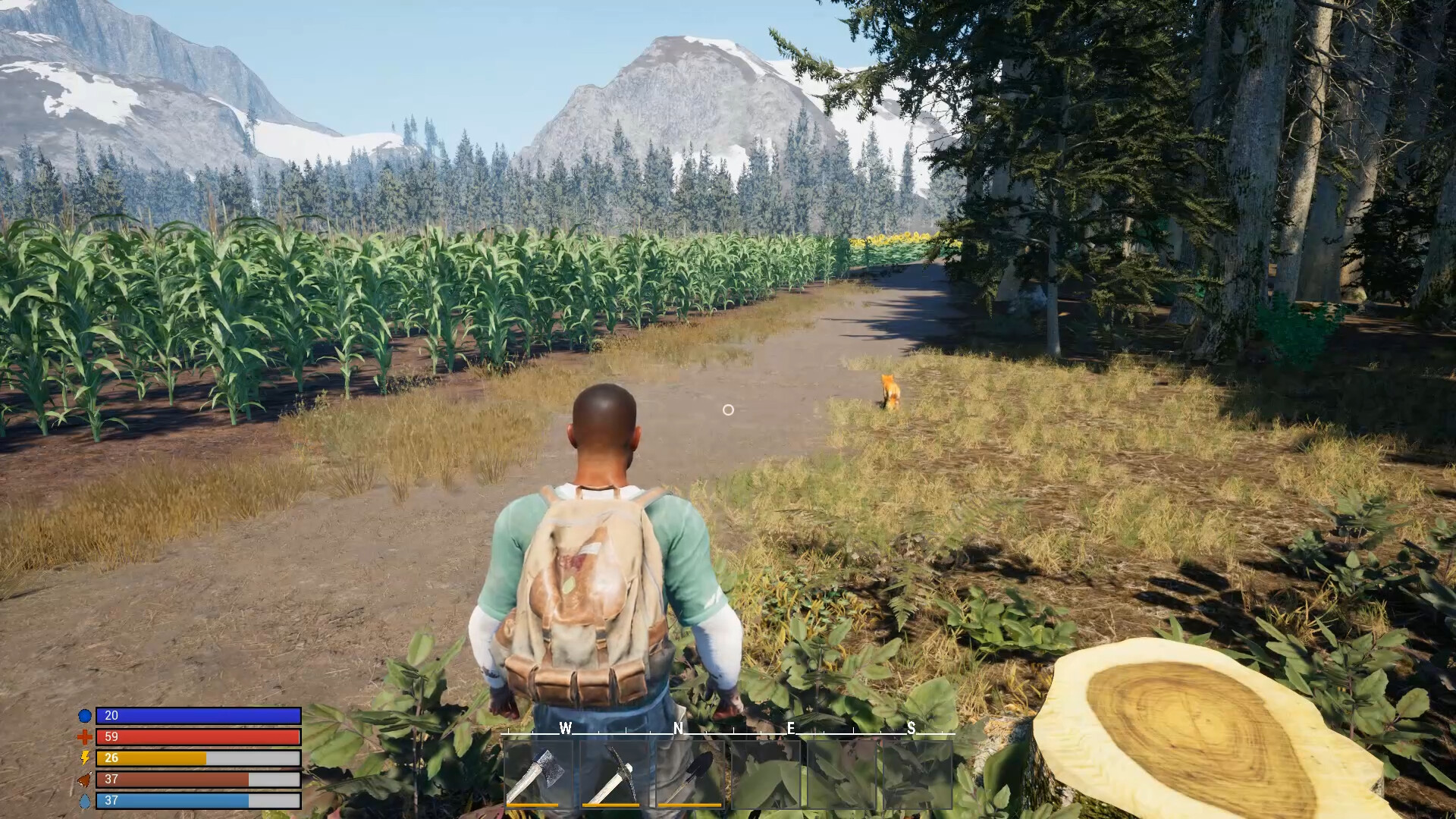
Task: Click the circular crosshair reticle
Action: (x=729, y=409)
